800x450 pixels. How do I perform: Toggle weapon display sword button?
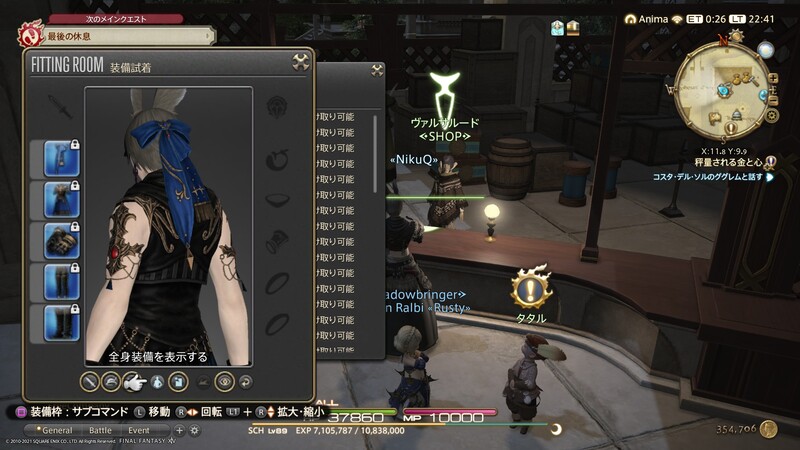click(x=89, y=380)
